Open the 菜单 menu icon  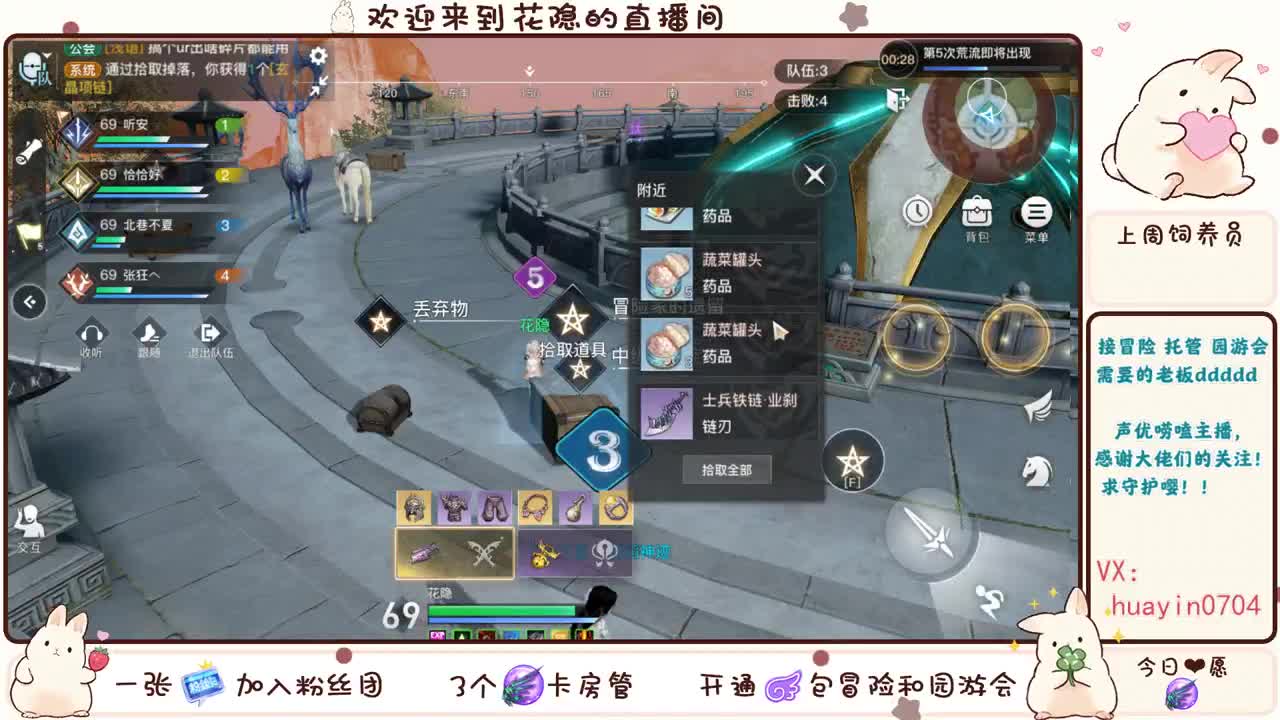(1036, 212)
